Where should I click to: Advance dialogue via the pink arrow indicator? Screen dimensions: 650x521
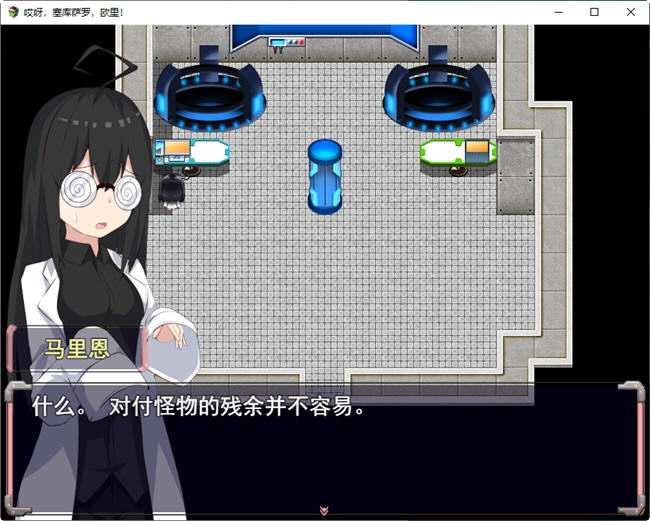point(324,510)
